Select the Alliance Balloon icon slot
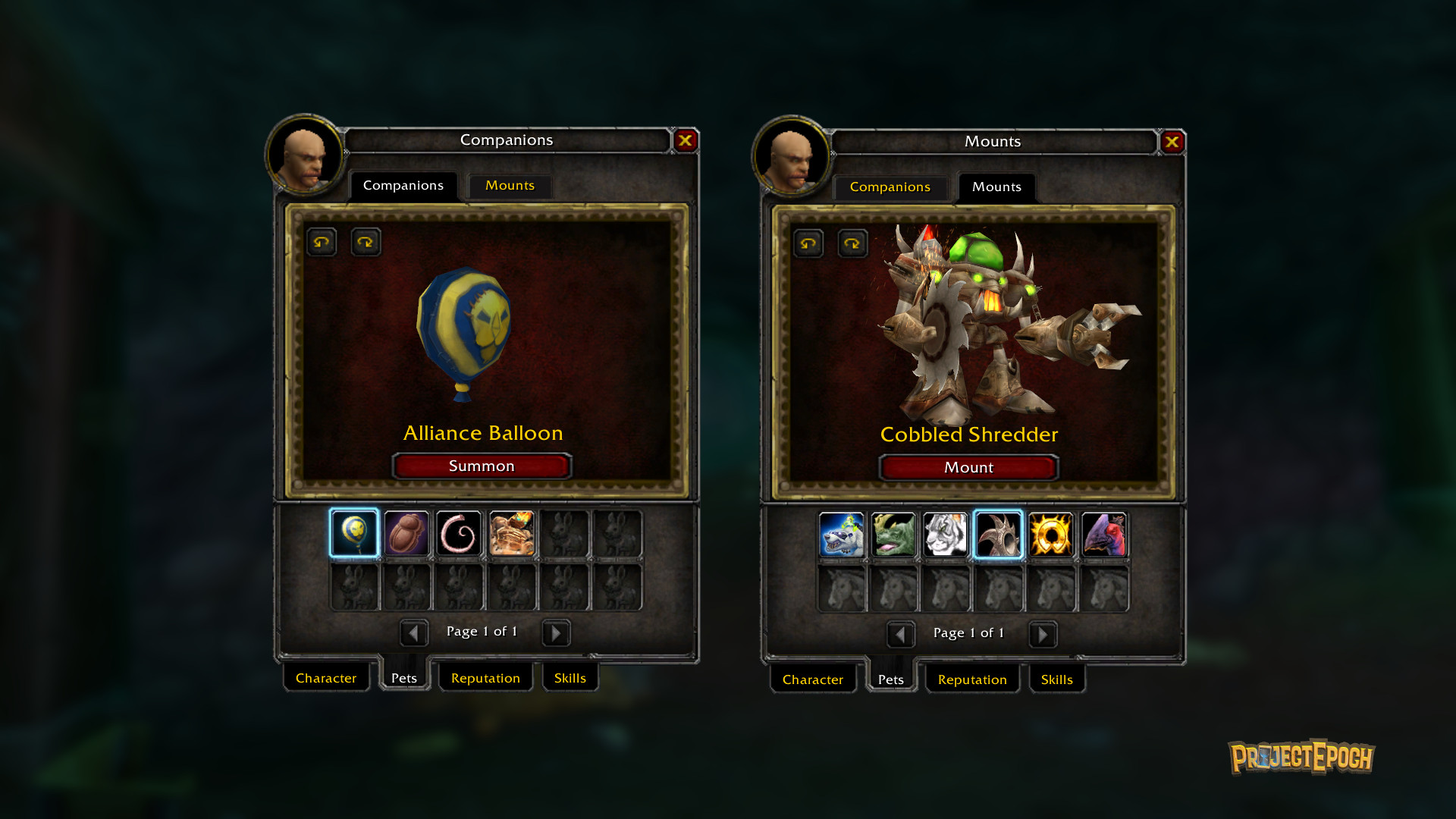1456x819 pixels. (354, 533)
